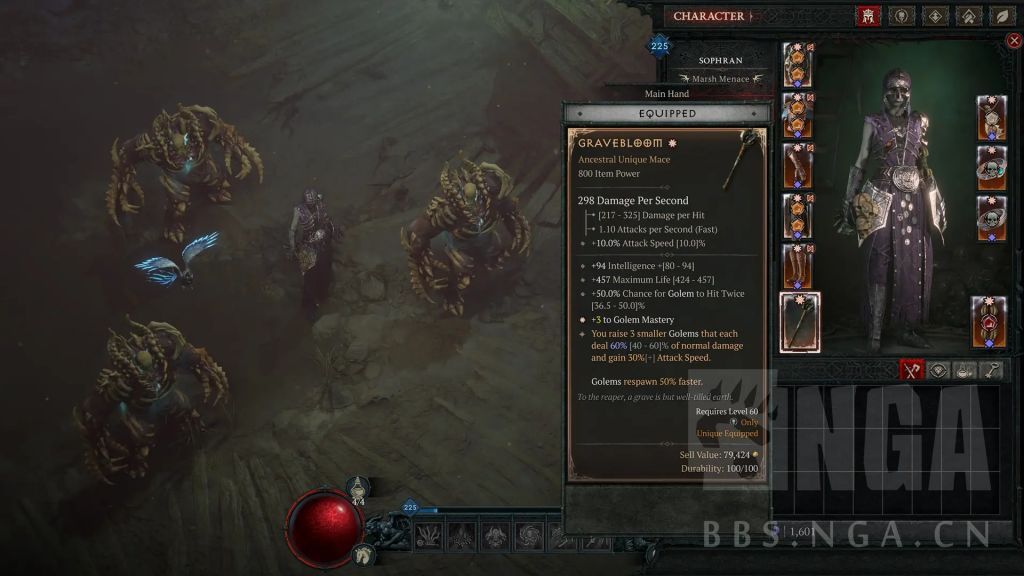Screen dimensions: 1024x576
Task: Close the character panel with the red X
Action: click(x=1015, y=41)
